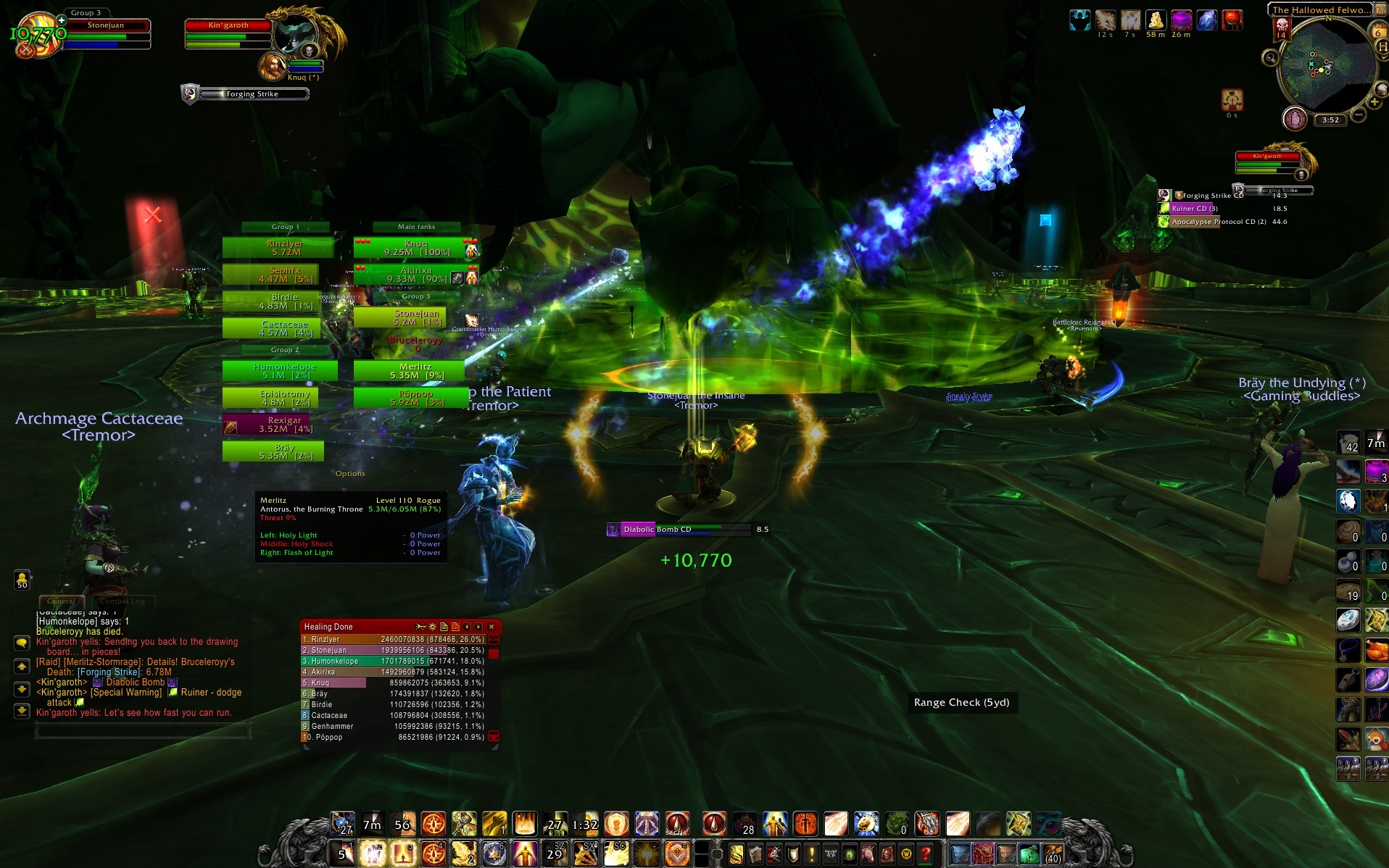This screenshot has width=1389, height=868.
Task: Click the minimap clock showing 3:52
Action: [x=1330, y=120]
